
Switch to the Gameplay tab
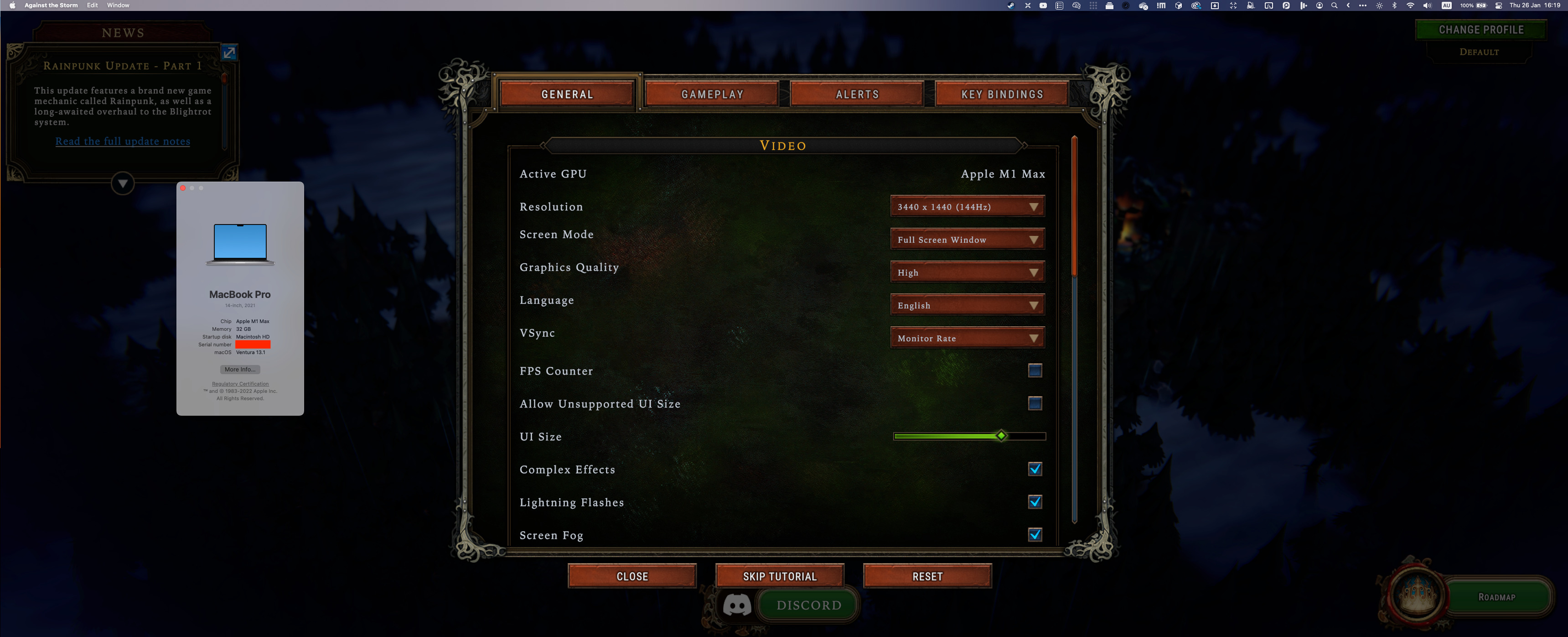712,94
